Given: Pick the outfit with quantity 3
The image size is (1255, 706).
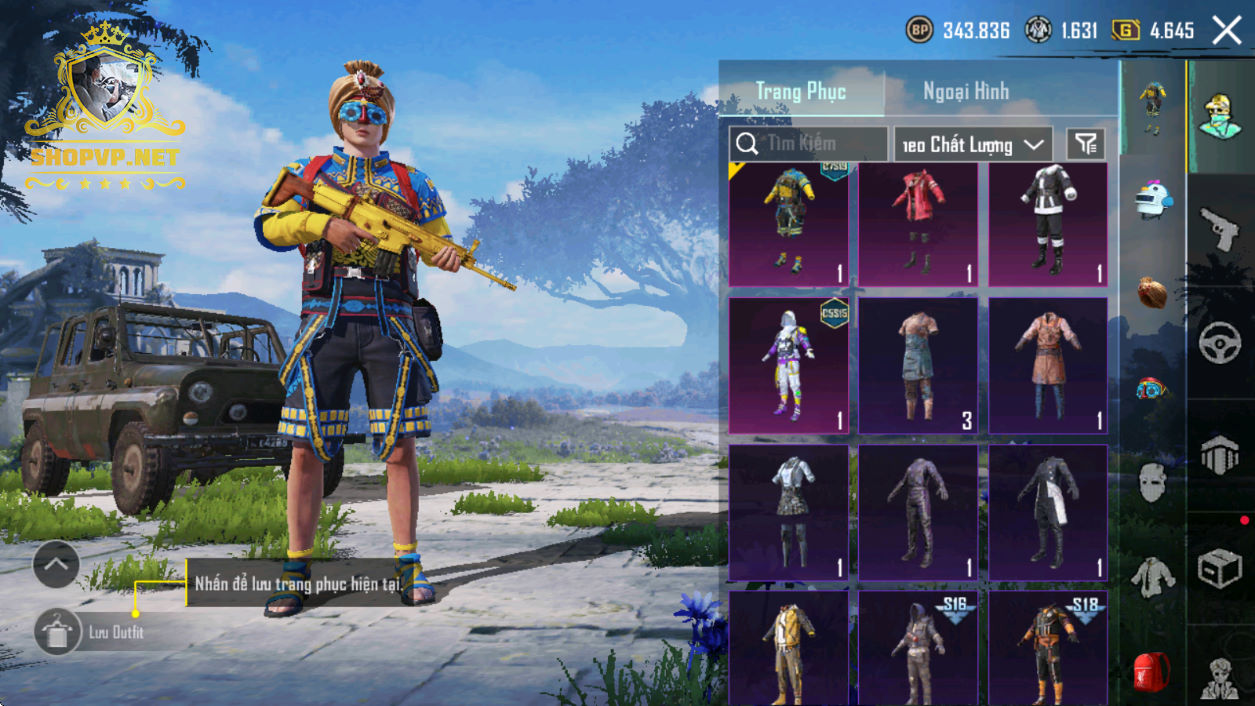Looking at the screenshot, I should pyautogui.click(x=918, y=365).
